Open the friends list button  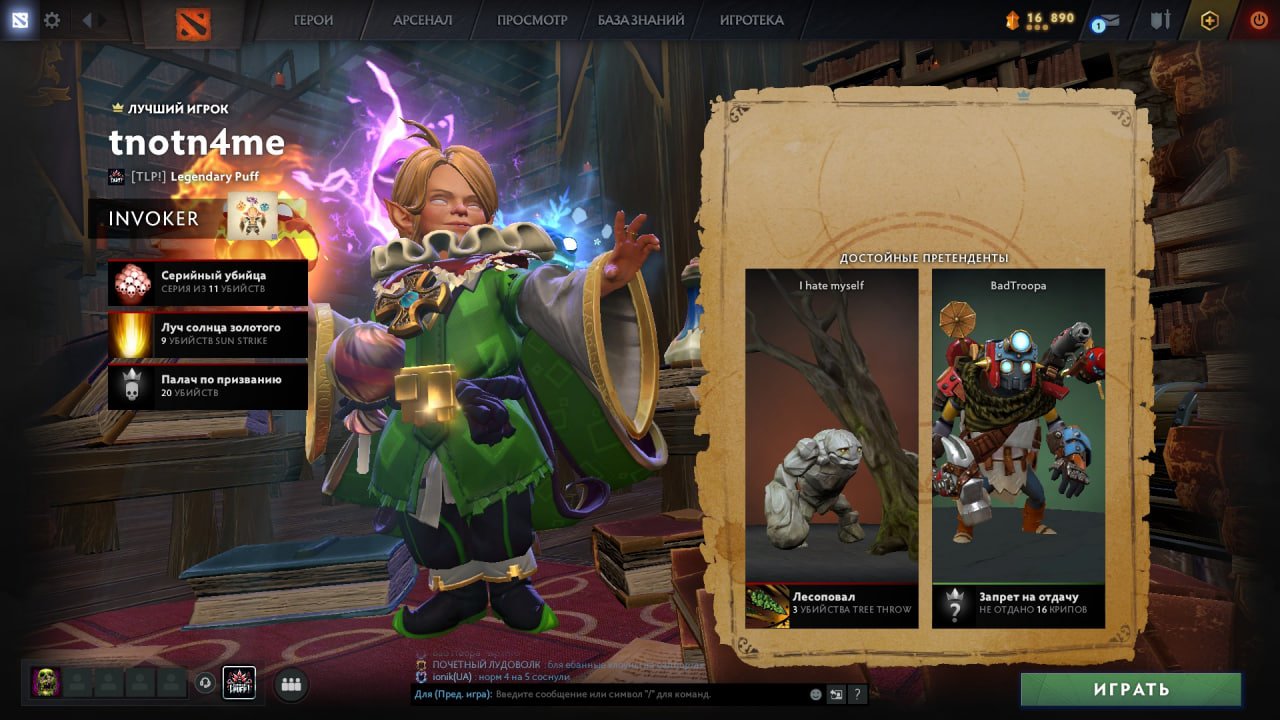pos(291,684)
